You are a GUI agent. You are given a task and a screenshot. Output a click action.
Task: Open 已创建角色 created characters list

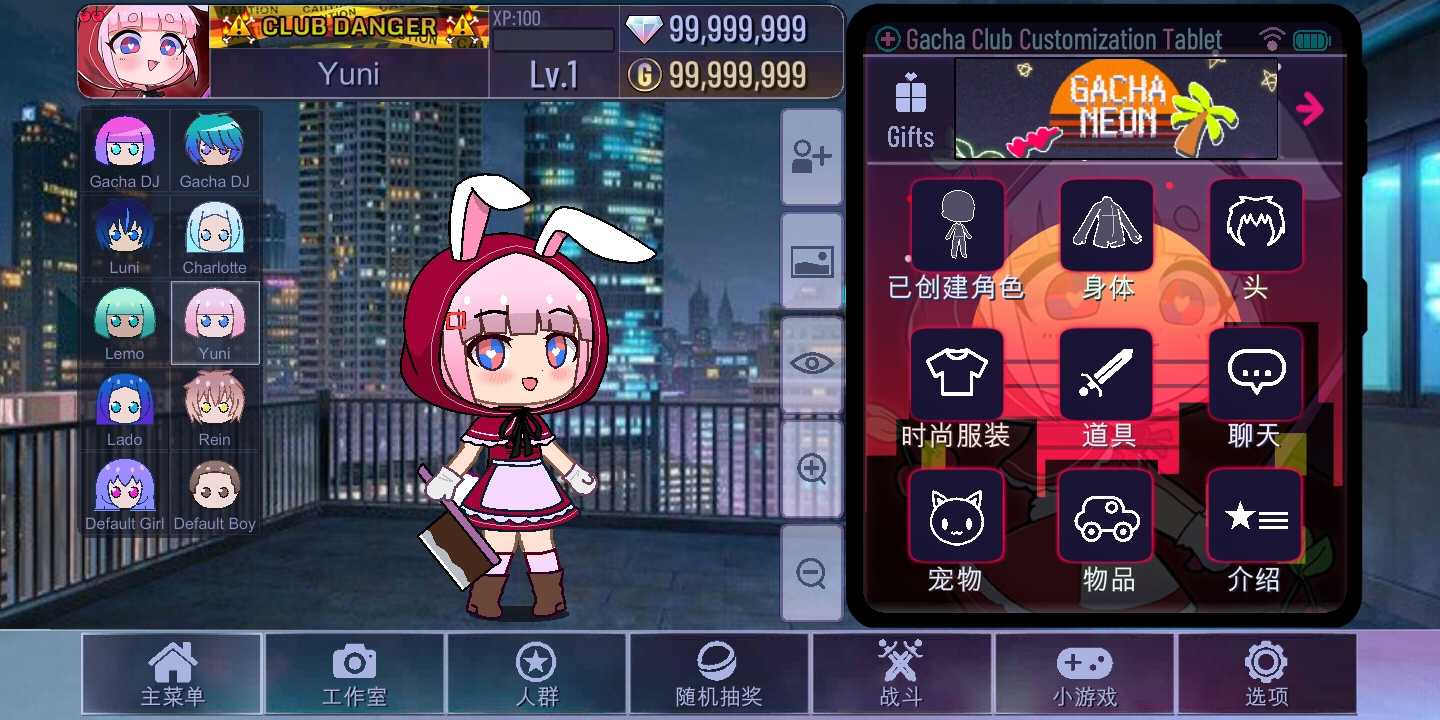pyautogui.click(x=956, y=225)
